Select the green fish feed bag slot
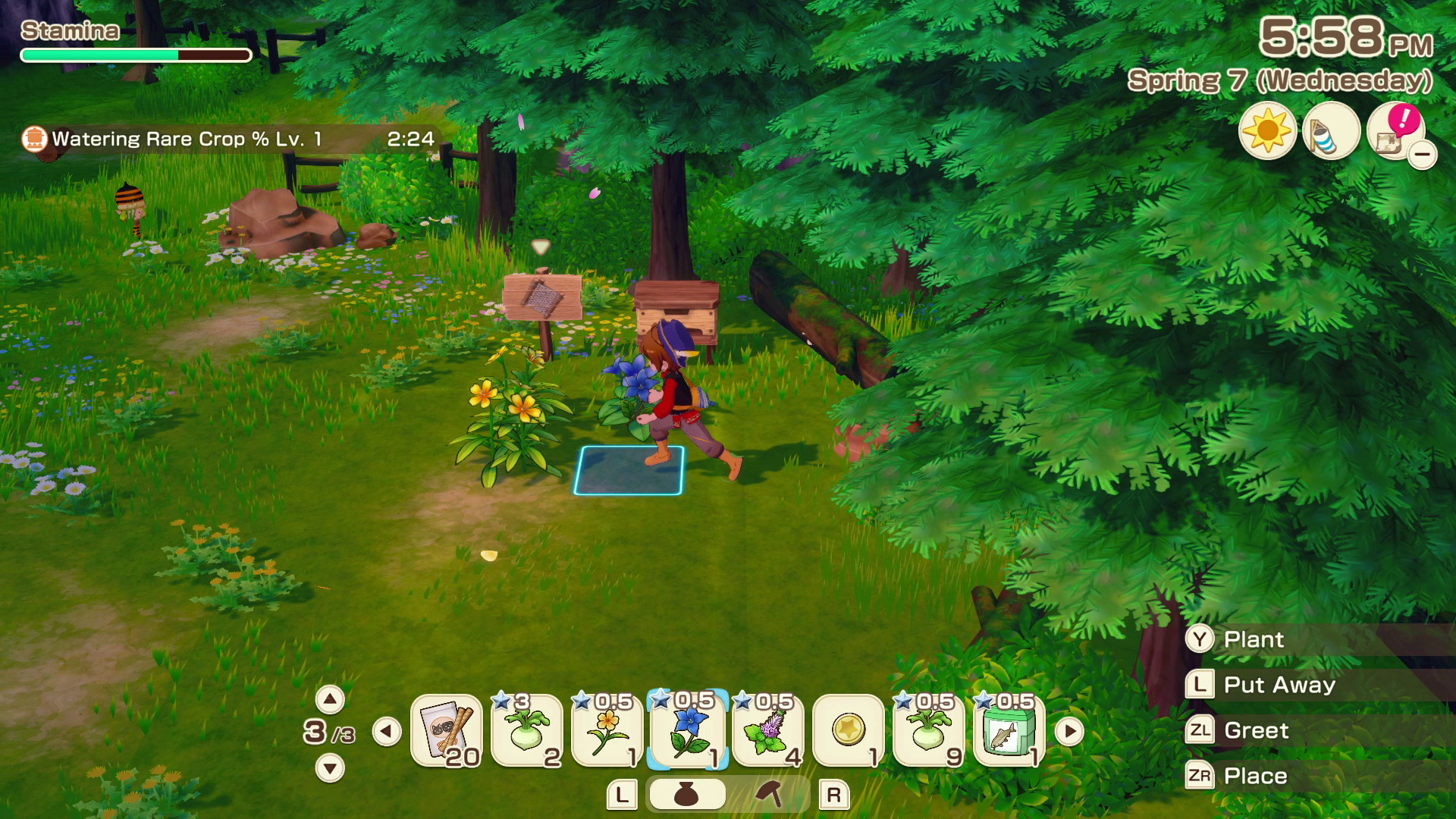1456x819 pixels. click(1009, 731)
